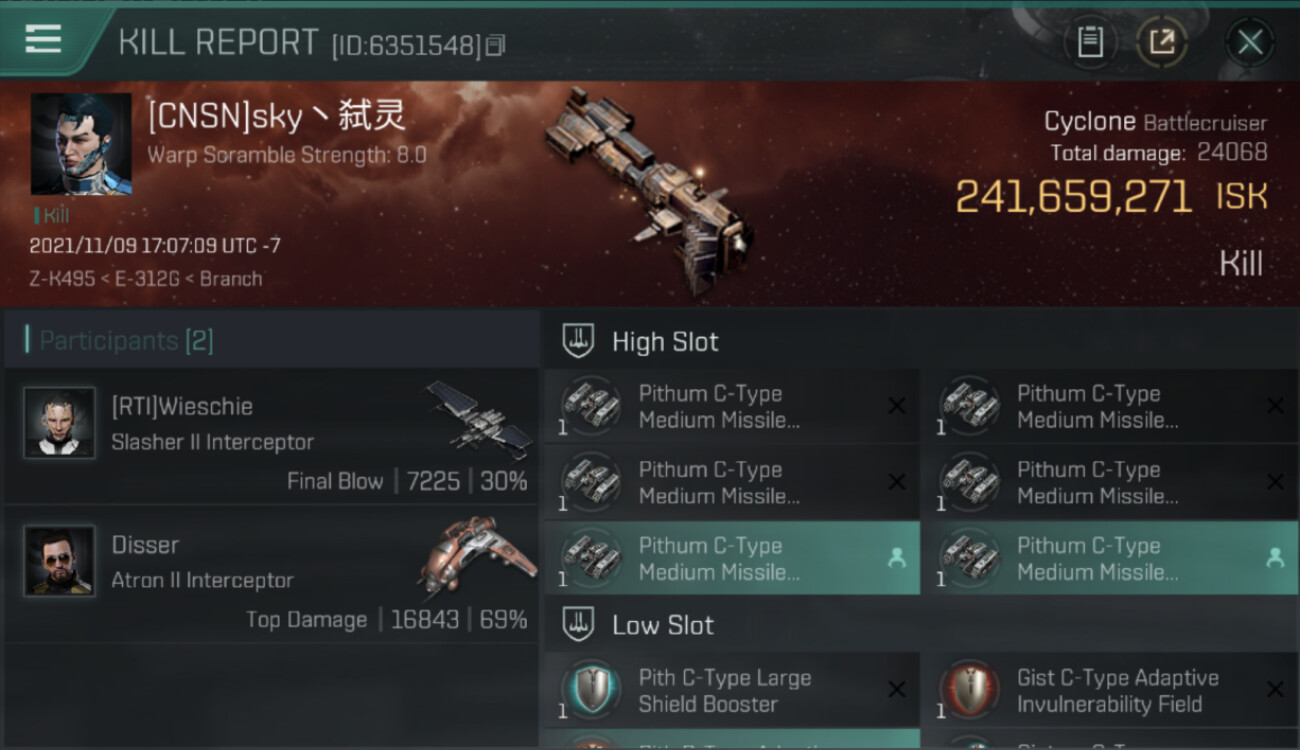Open the clipboard notes icon
This screenshot has width=1300, height=750.
[1090, 42]
